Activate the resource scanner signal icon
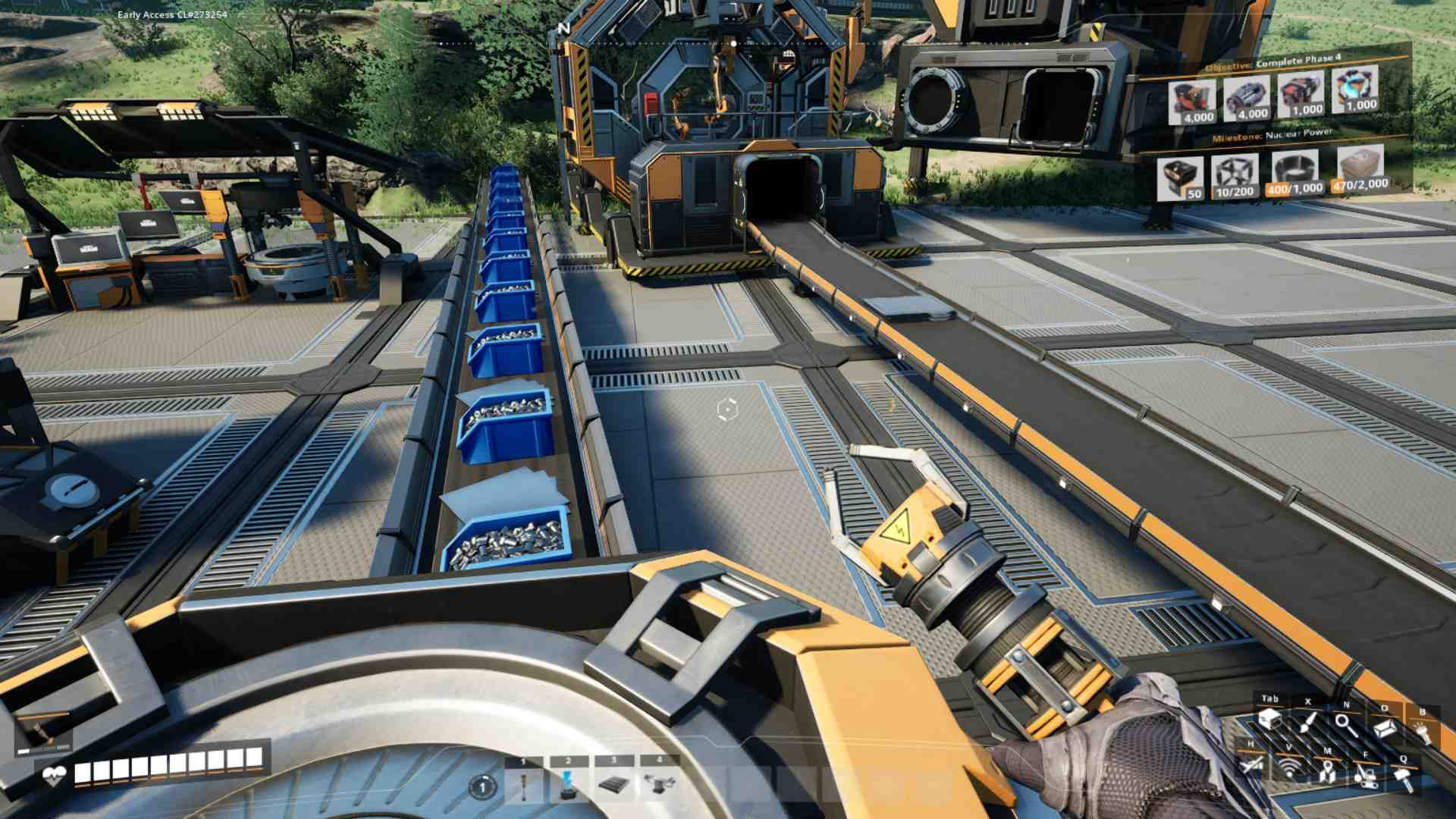 pos(1289,768)
